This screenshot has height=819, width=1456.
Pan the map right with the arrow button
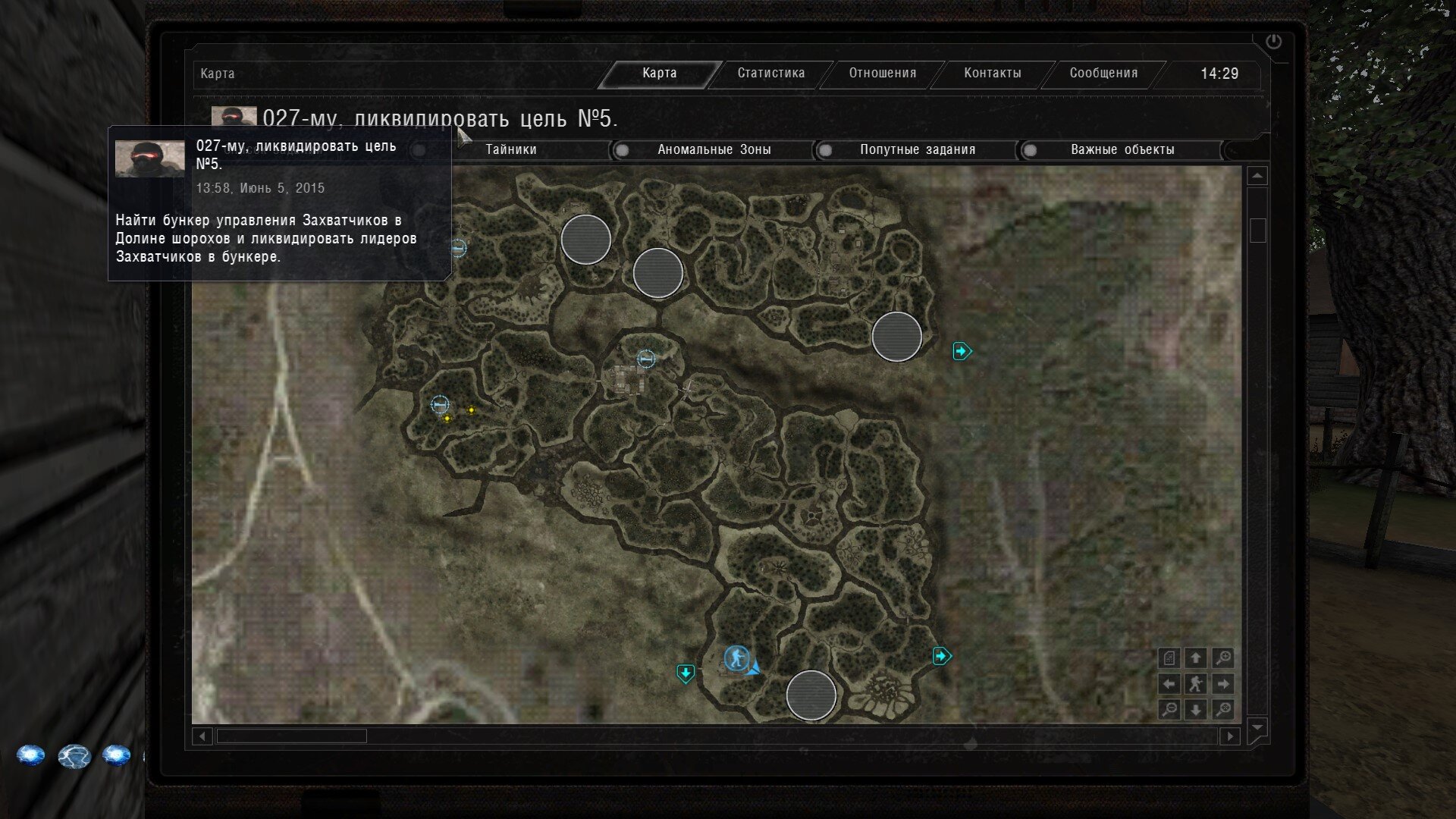pos(1222,684)
